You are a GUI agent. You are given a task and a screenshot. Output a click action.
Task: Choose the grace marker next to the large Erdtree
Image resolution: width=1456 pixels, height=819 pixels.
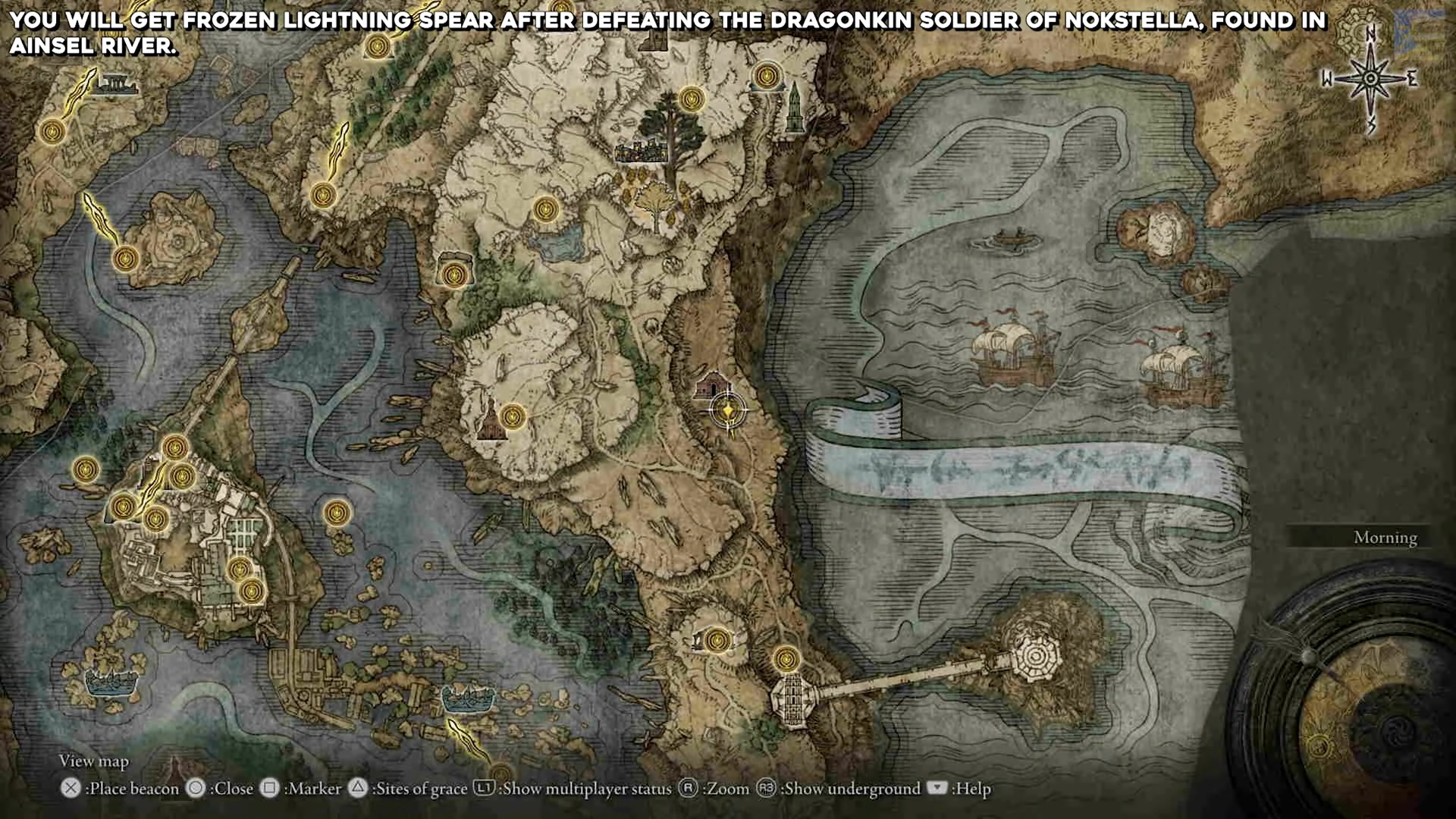(691, 99)
